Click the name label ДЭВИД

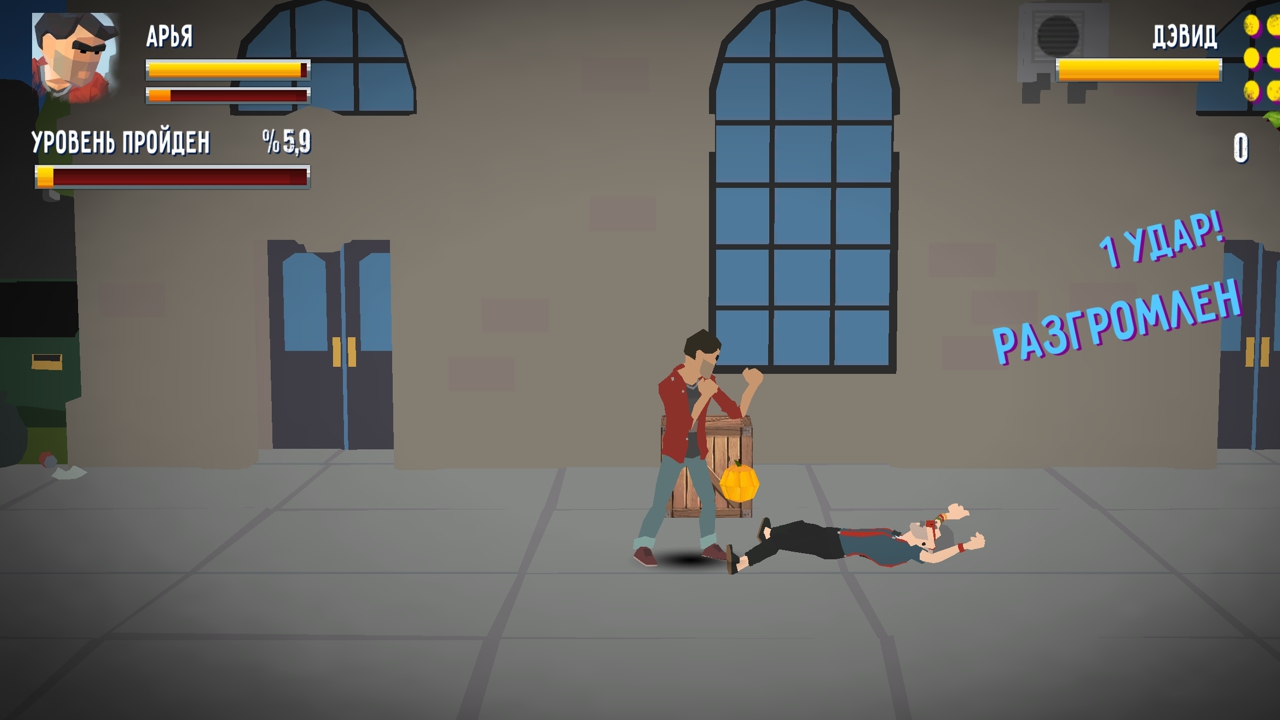[1184, 38]
